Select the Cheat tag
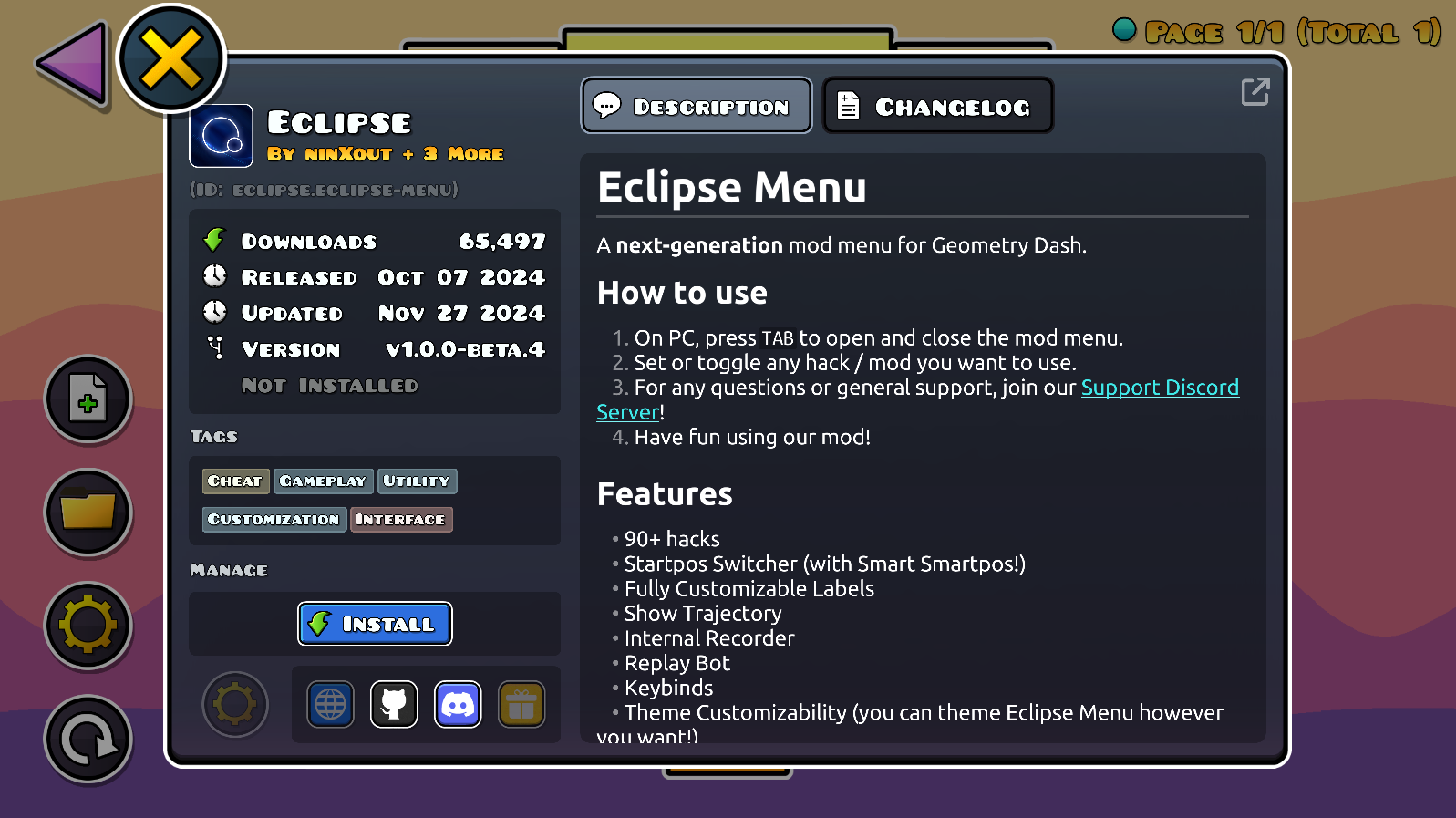Viewport: 1456px width, 818px height. pos(234,481)
